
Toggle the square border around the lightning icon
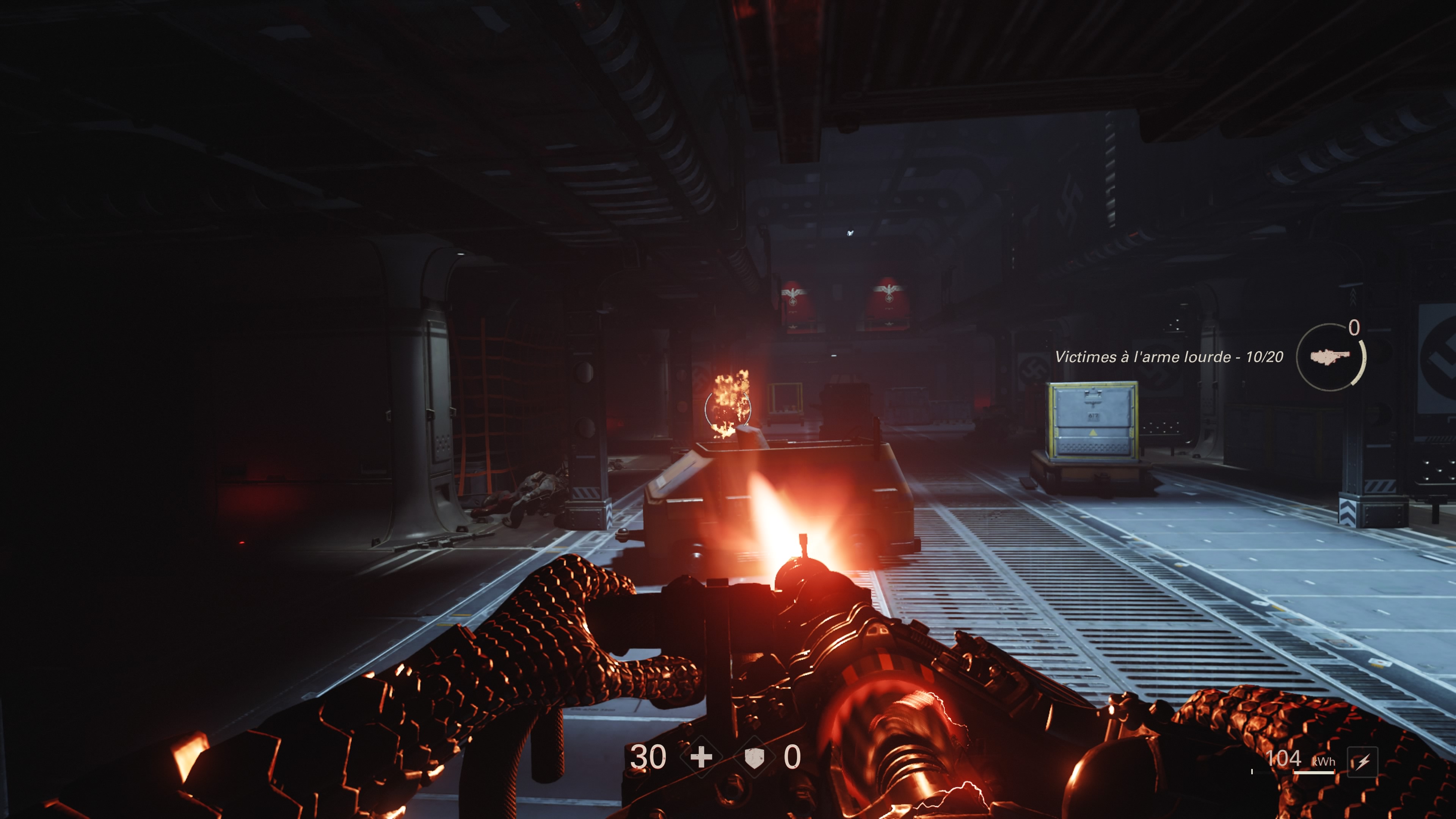pos(1363,761)
